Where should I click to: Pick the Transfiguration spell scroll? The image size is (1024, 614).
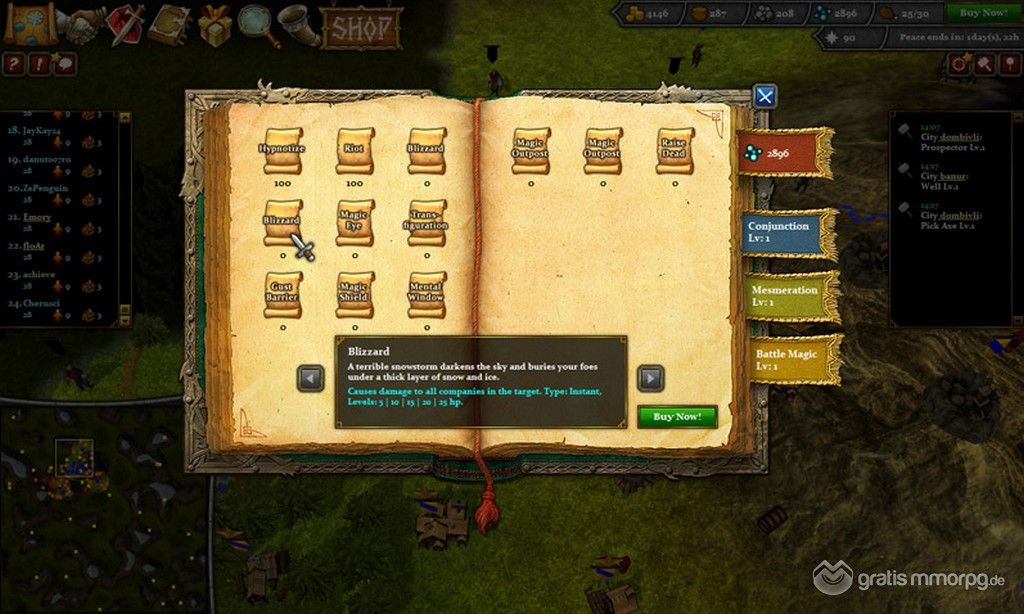[427, 222]
